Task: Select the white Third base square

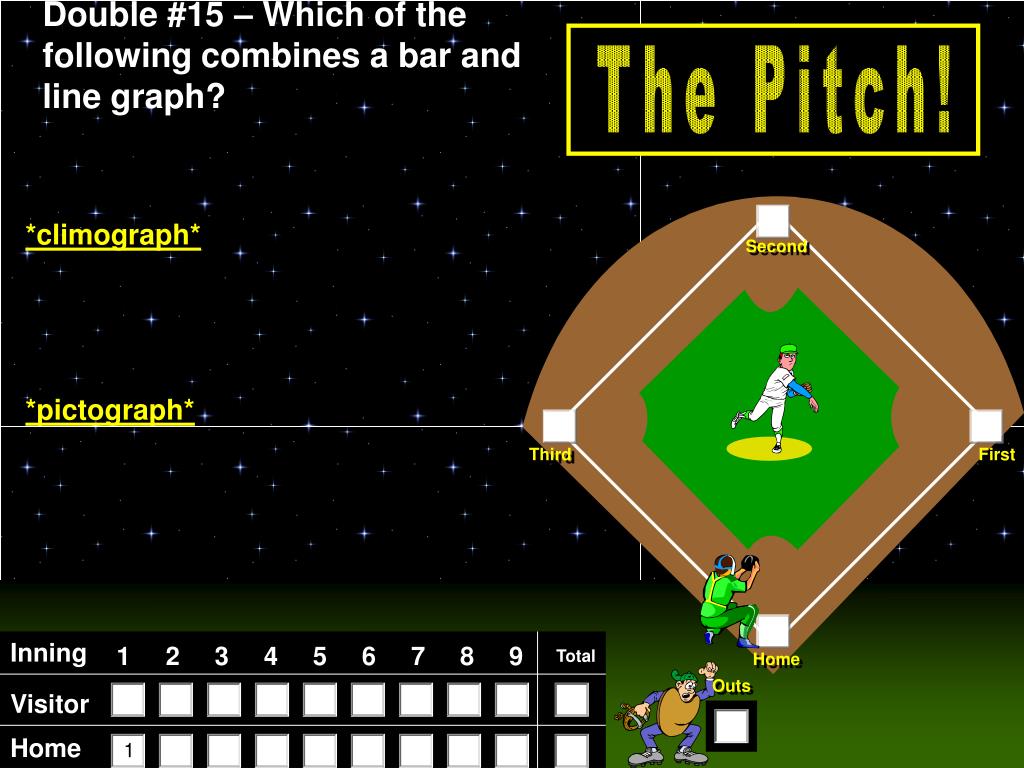Action: pos(559,426)
